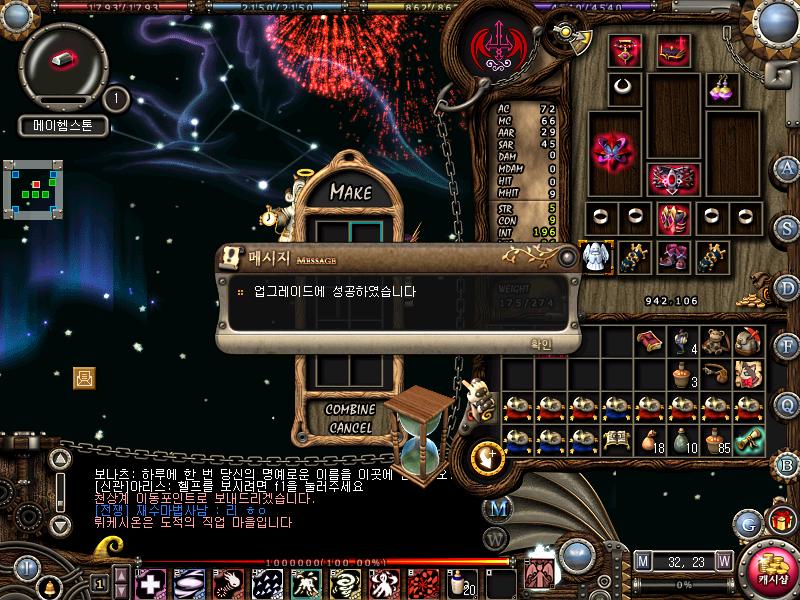Confirm the upgrade success message with 확인
This screenshot has width=800, height=600.
tap(540, 344)
